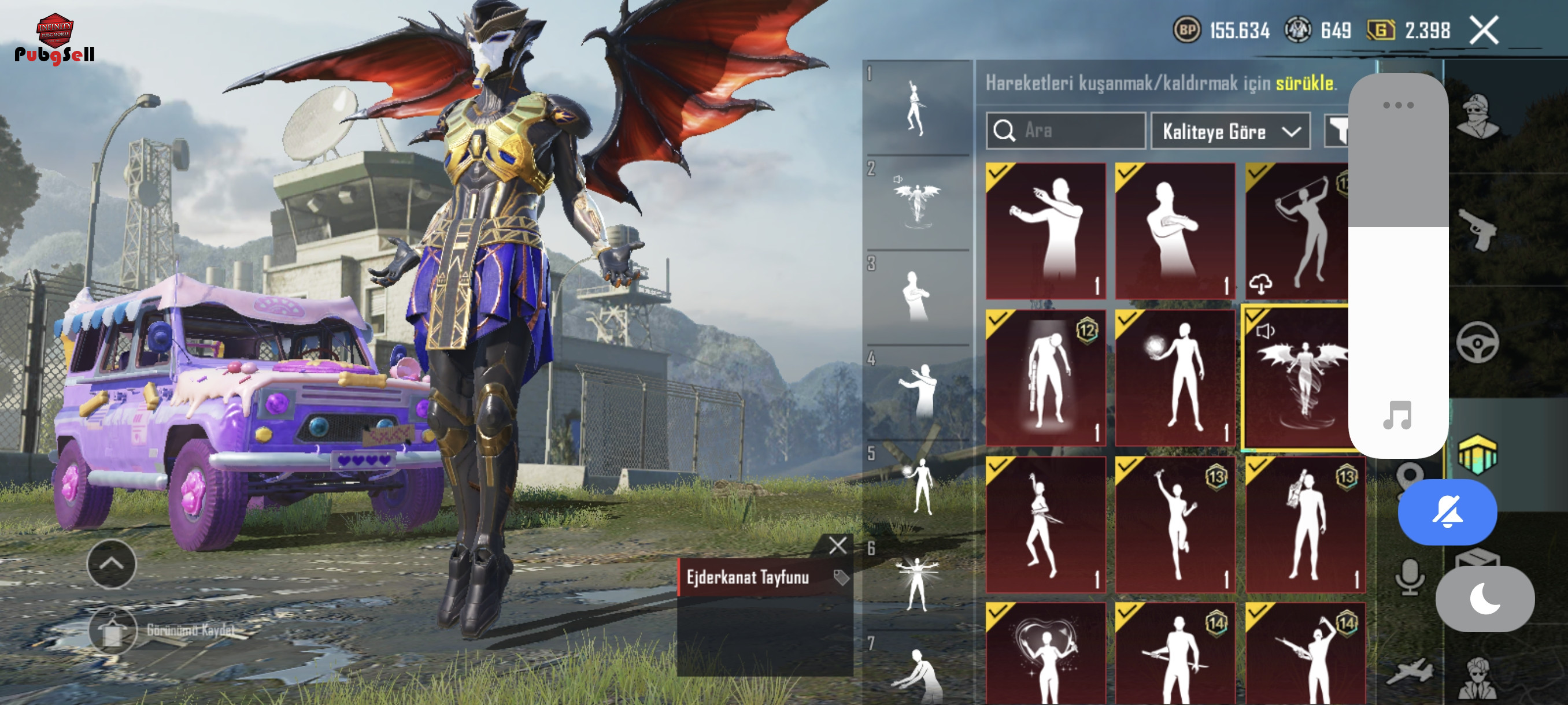This screenshot has height=705, width=1568.
Task: Click the G gold currency icon
Action: (1381, 30)
